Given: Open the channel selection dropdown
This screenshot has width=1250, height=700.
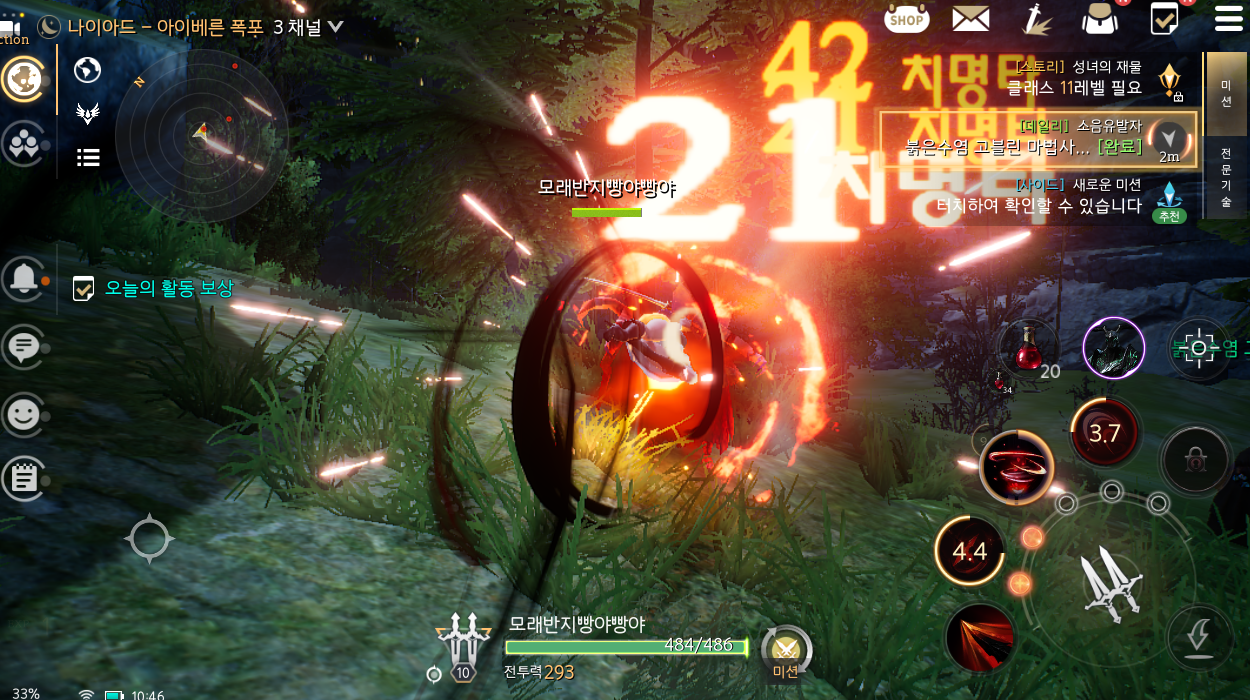Looking at the screenshot, I should [x=334, y=27].
